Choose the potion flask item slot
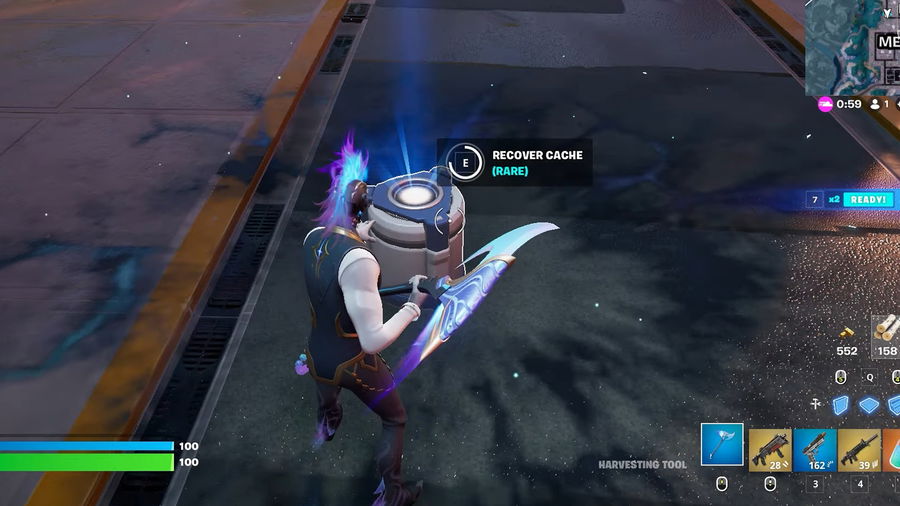The height and width of the screenshot is (506, 900). click(x=891, y=449)
